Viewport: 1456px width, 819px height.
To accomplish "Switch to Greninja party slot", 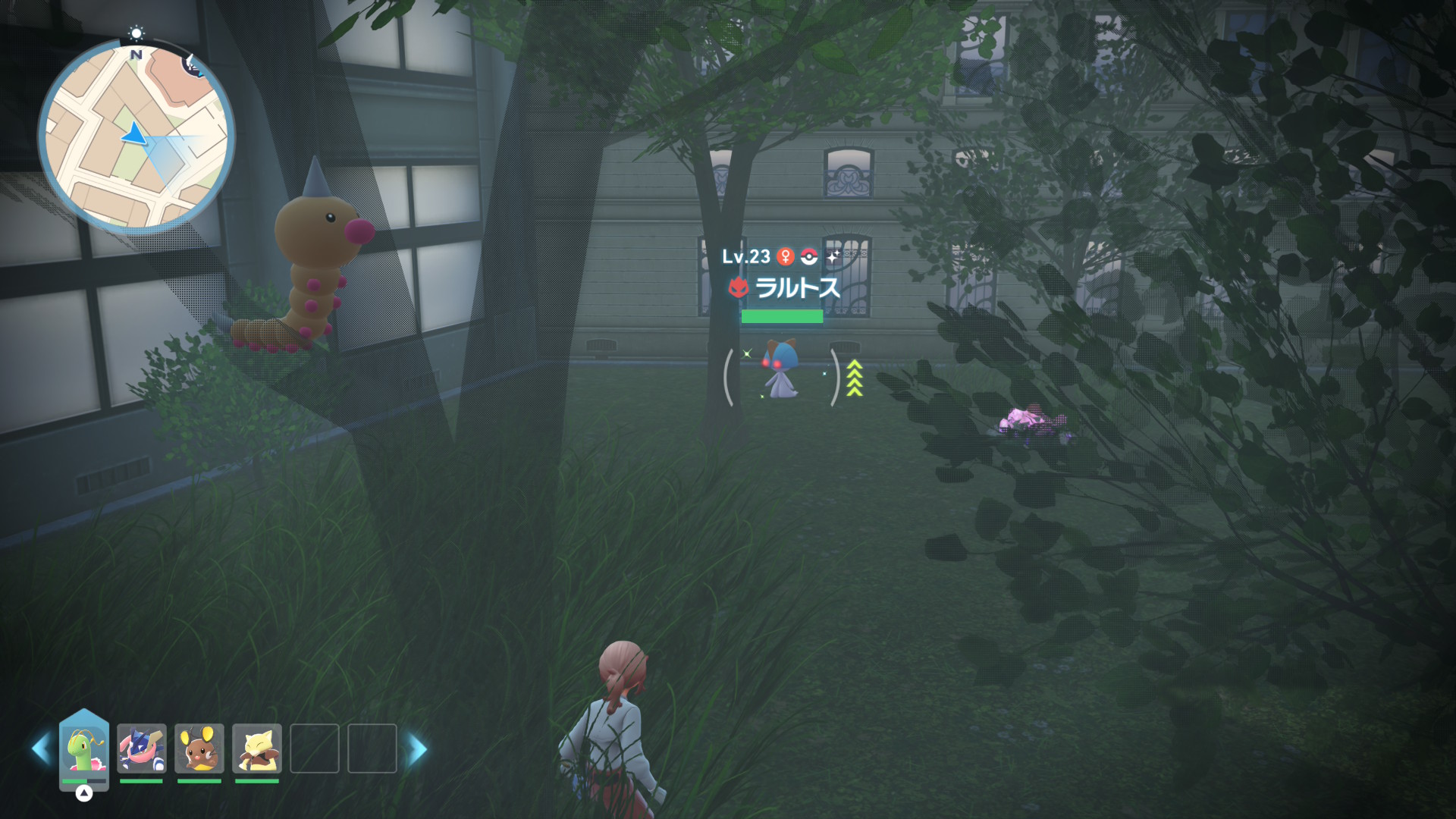I will (x=142, y=748).
